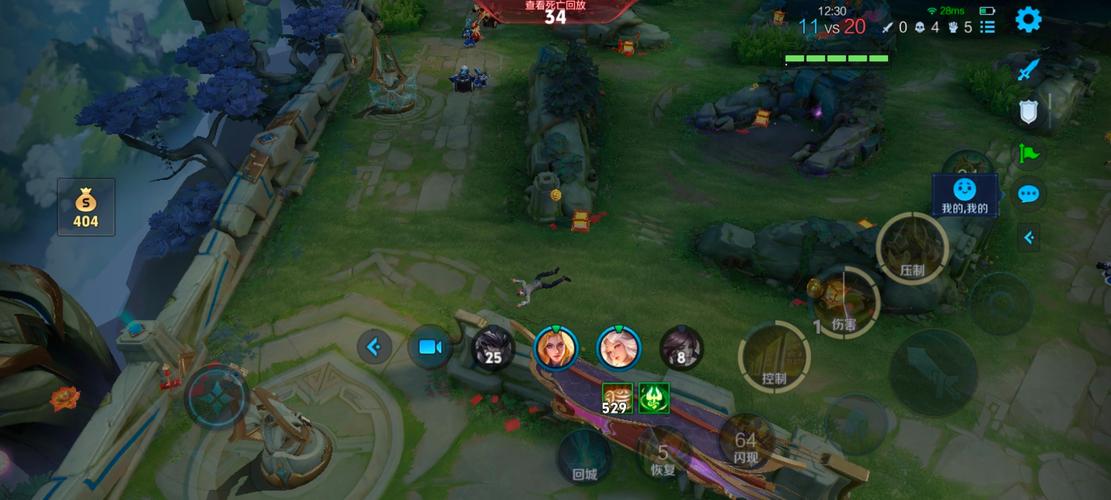This screenshot has height=500, width=1111.
Task: Spectate the dark-haired teammate showing 25
Action: coord(492,347)
